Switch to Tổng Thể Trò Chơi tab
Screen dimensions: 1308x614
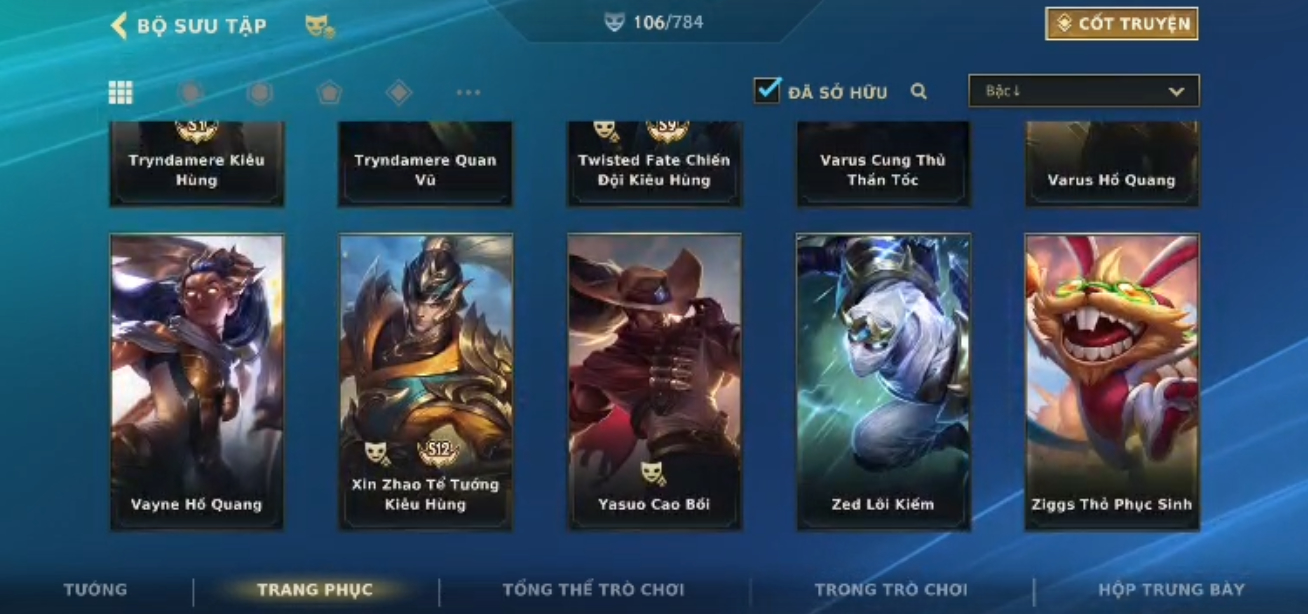593,589
